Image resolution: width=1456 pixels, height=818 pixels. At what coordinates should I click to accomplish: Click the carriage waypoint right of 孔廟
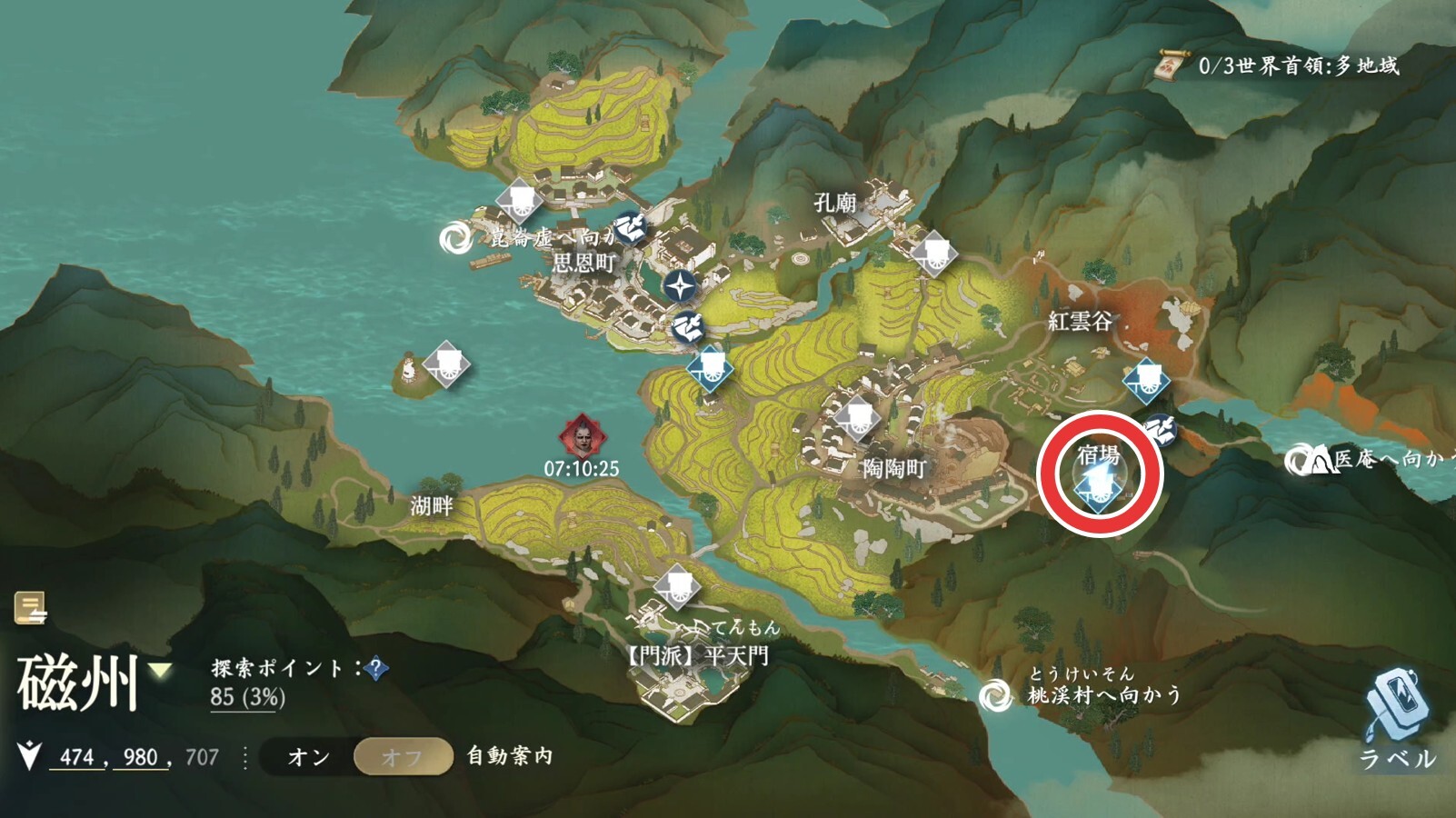click(x=933, y=254)
